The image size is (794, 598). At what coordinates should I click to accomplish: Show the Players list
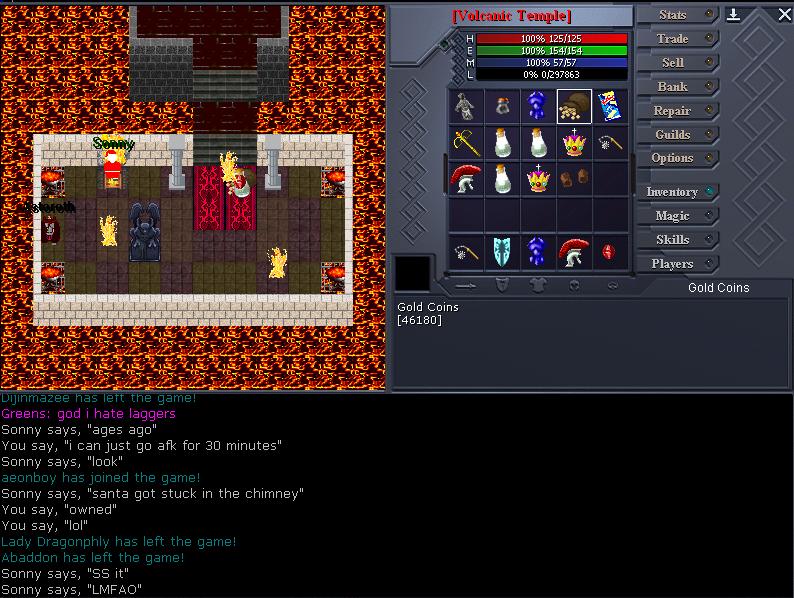click(673, 264)
